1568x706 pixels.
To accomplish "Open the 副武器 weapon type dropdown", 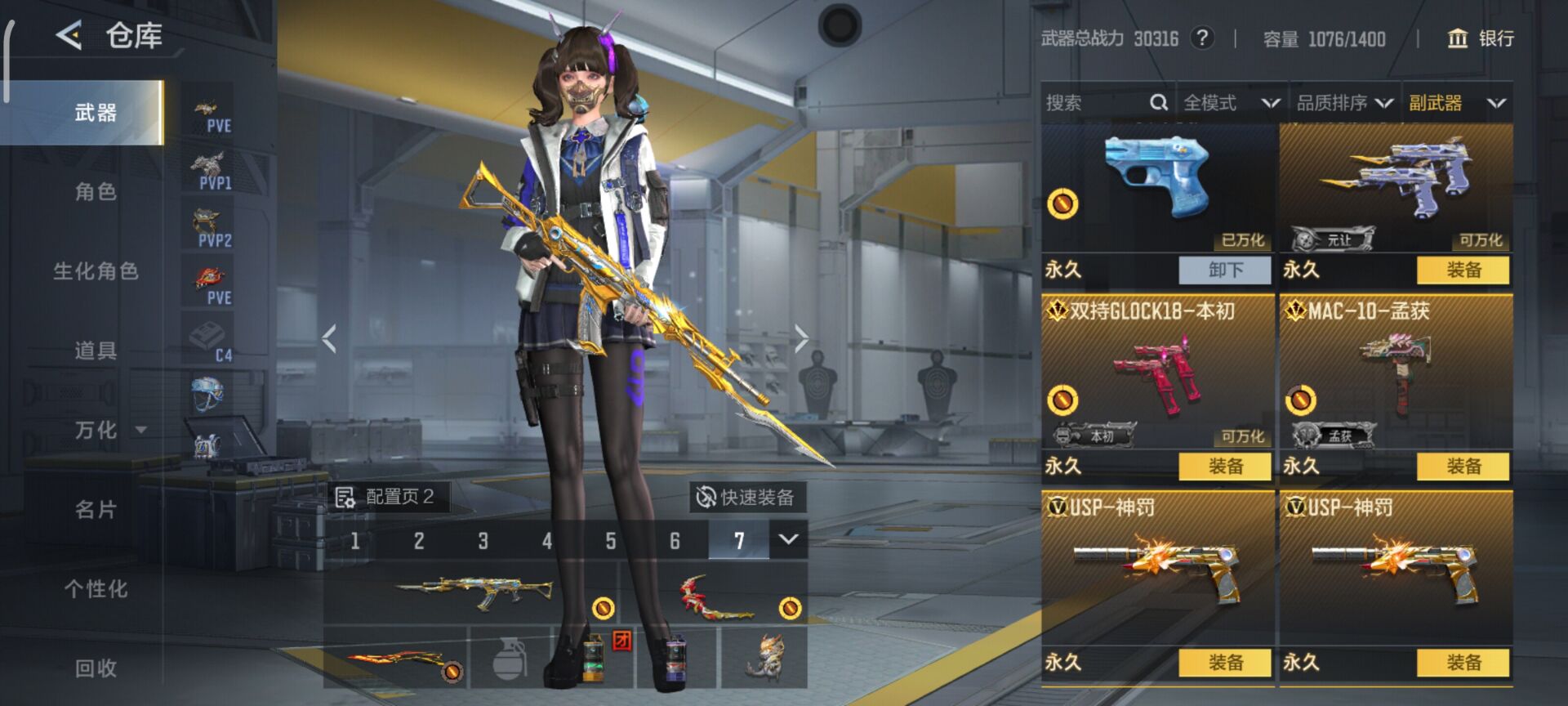I will coord(1457,103).
